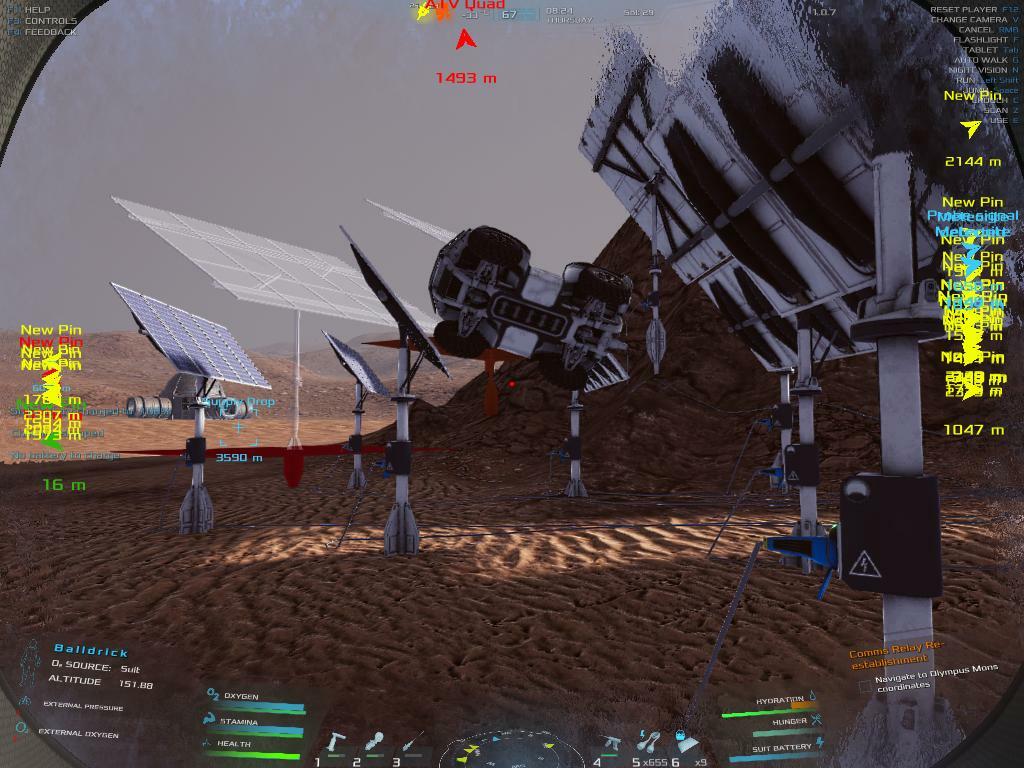The image size is (1024, 768).
Task: Select hotbar slot 2 item
Action: 374,743
